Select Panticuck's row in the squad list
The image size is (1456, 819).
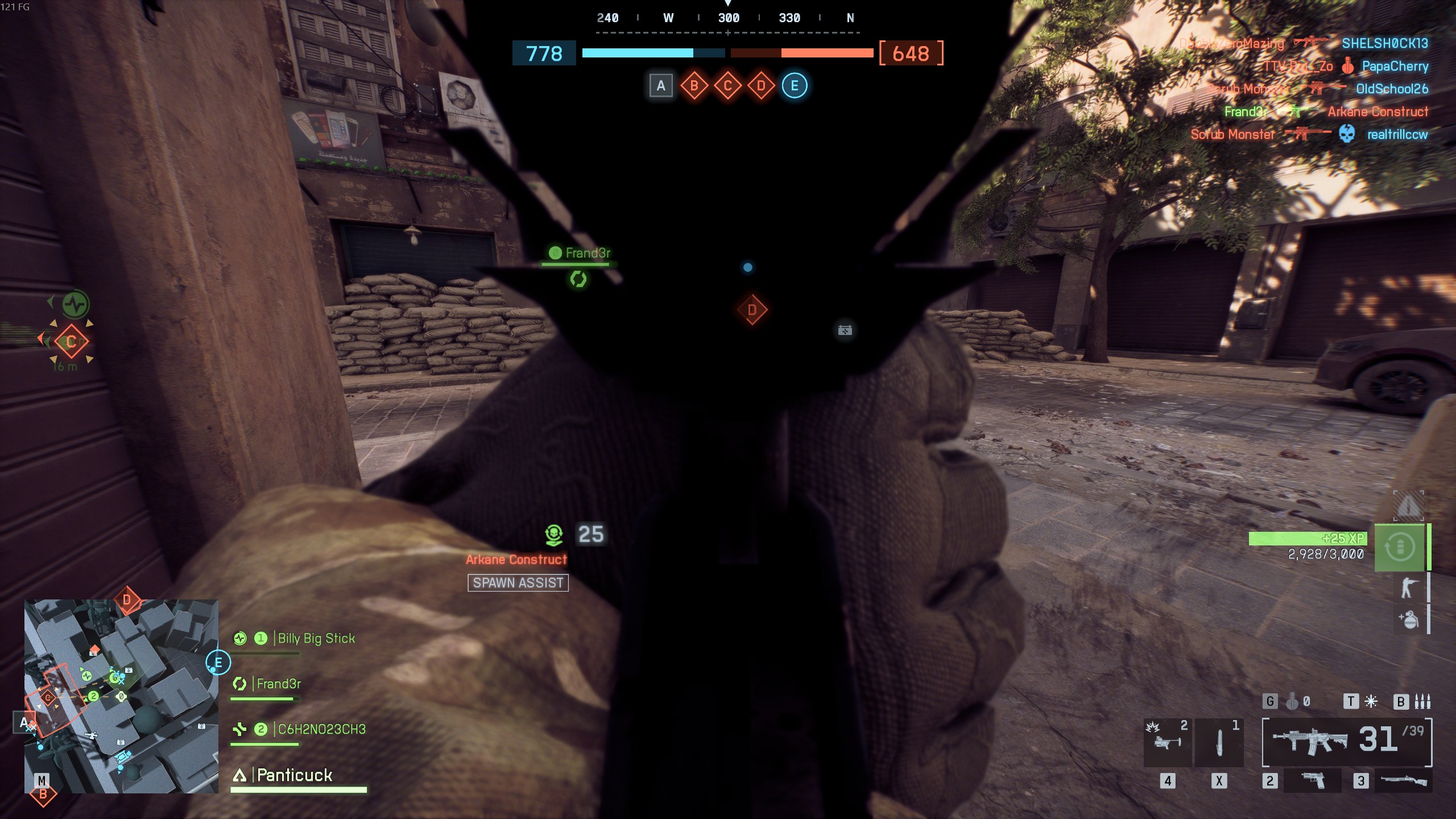click(295, 775)
